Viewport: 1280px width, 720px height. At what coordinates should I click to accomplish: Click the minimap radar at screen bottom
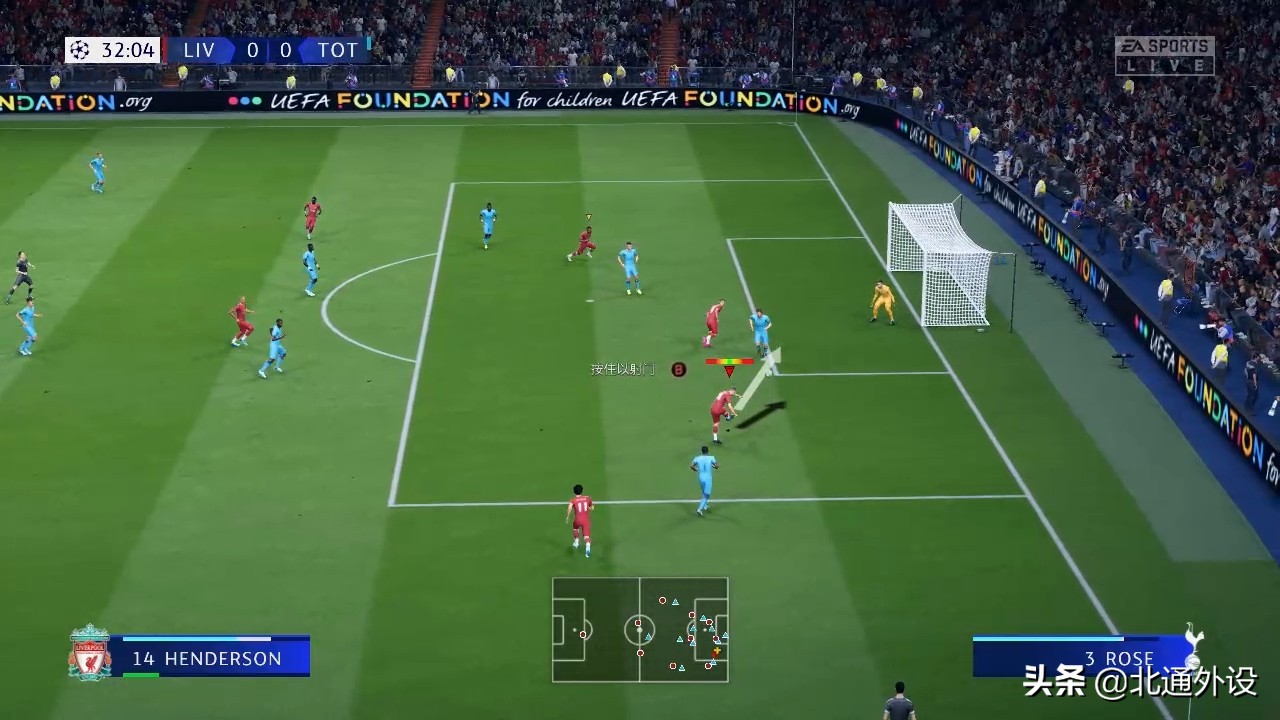click(640, 631)
